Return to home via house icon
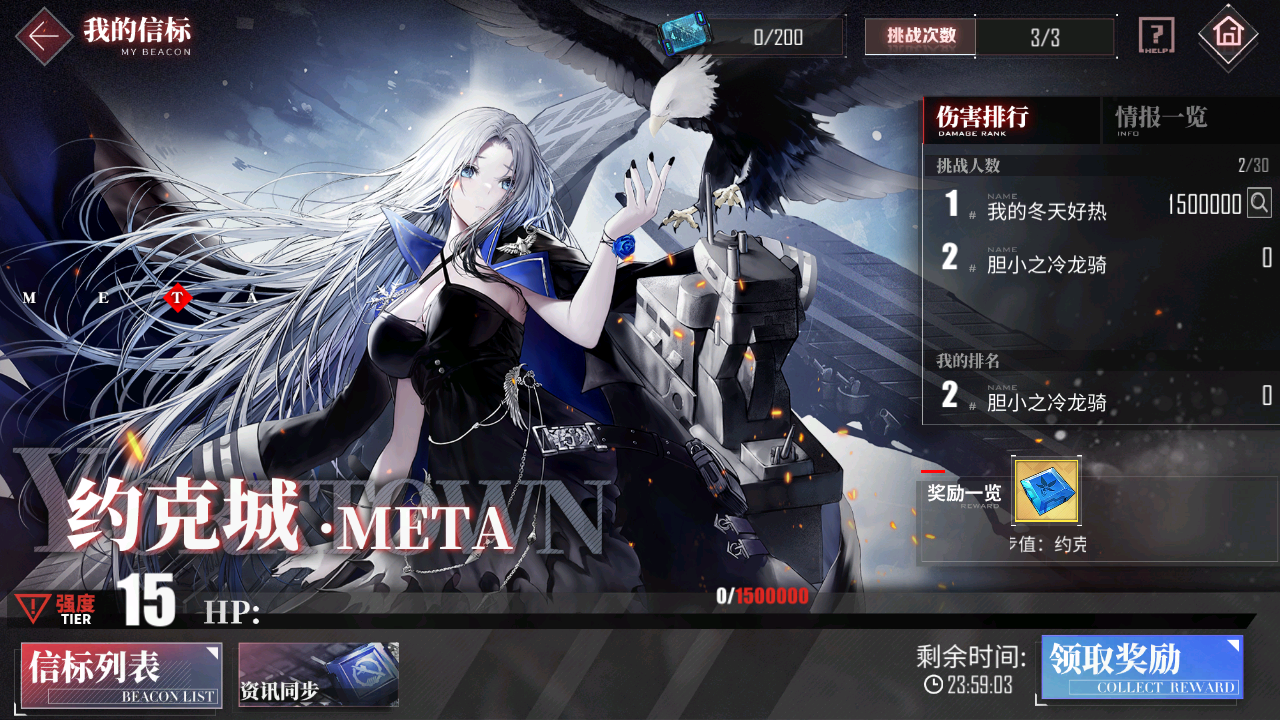 (1227, 36)
